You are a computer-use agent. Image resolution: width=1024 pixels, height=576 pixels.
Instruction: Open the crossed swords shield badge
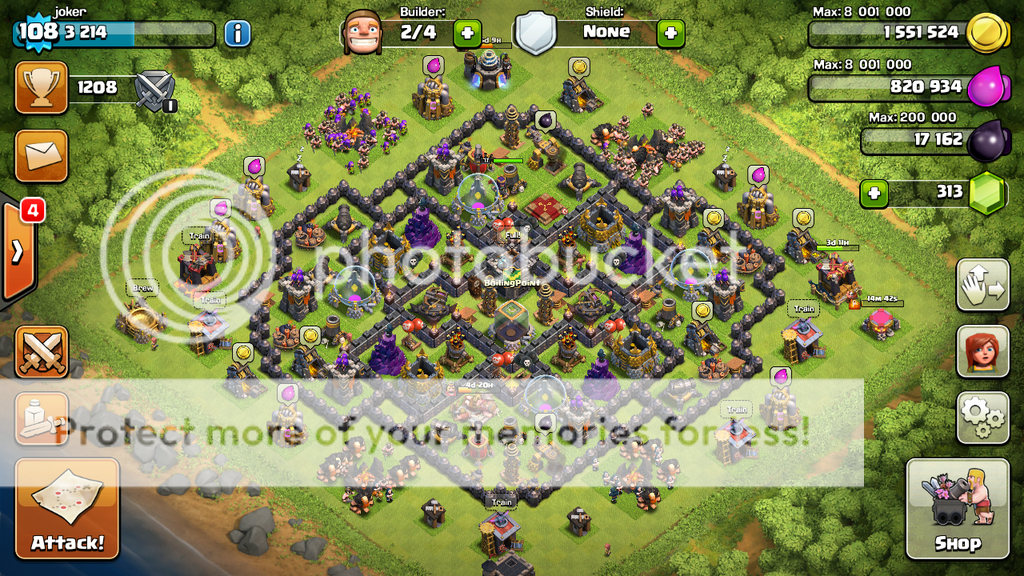click(x=155, y=89)
